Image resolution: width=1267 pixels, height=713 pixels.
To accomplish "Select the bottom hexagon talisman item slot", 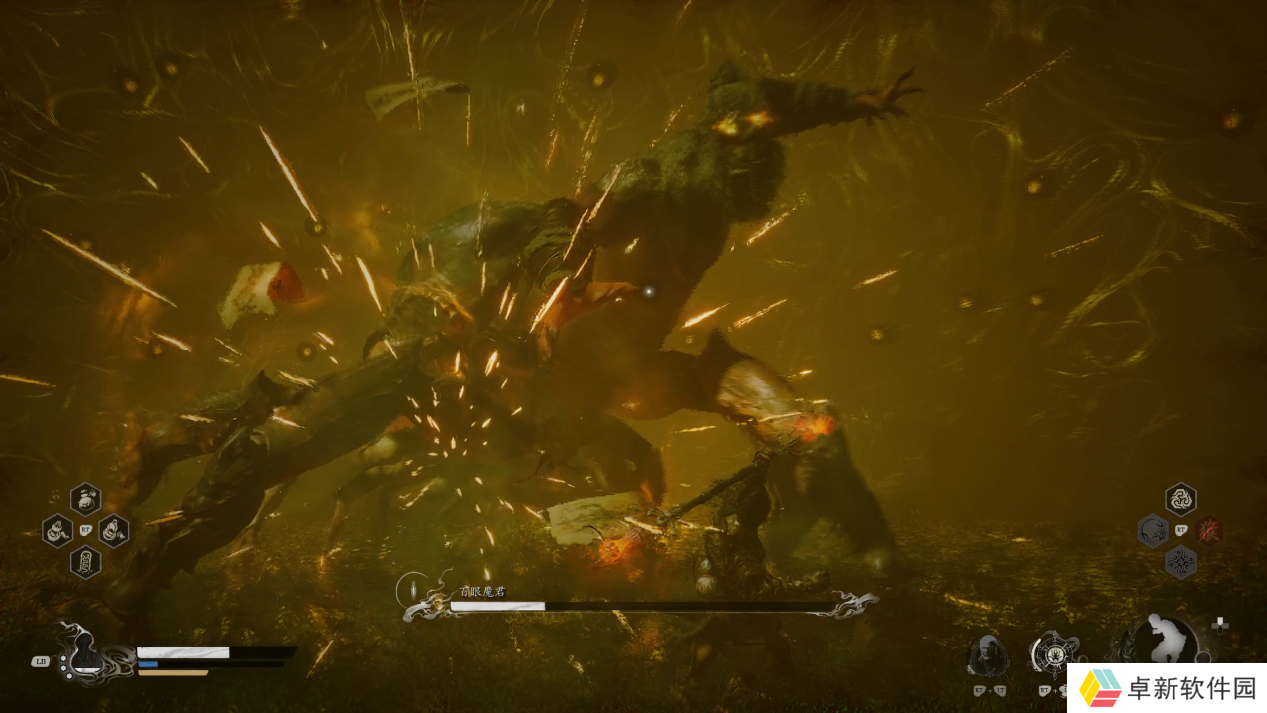I will point(85,562).
